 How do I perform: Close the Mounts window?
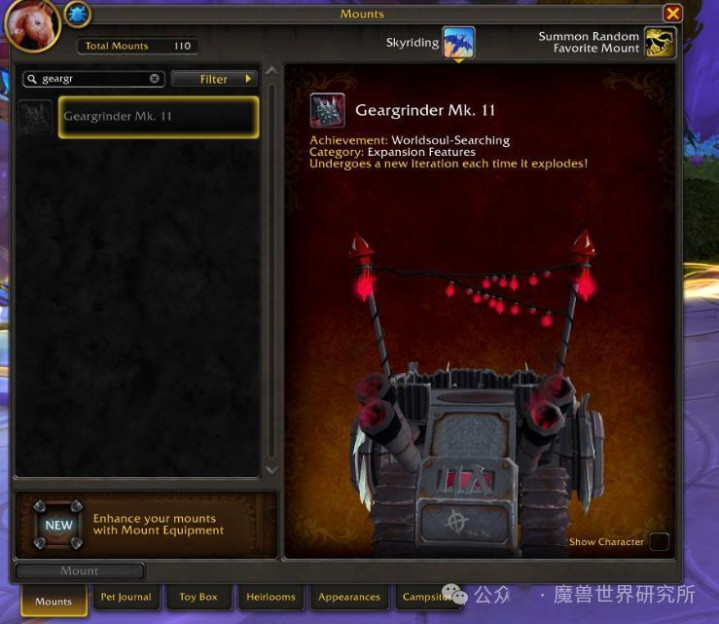[673, 13]
